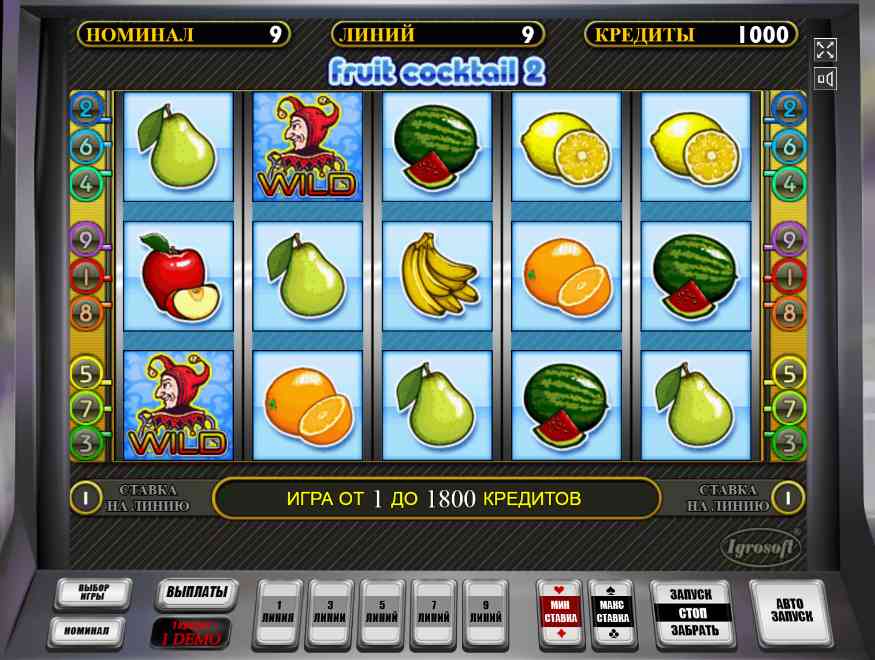Image resolution: width=875 pixels, height=660 pixels.
Task: Set the bet with МИН СТАВКА
Action: click(560, 611)
